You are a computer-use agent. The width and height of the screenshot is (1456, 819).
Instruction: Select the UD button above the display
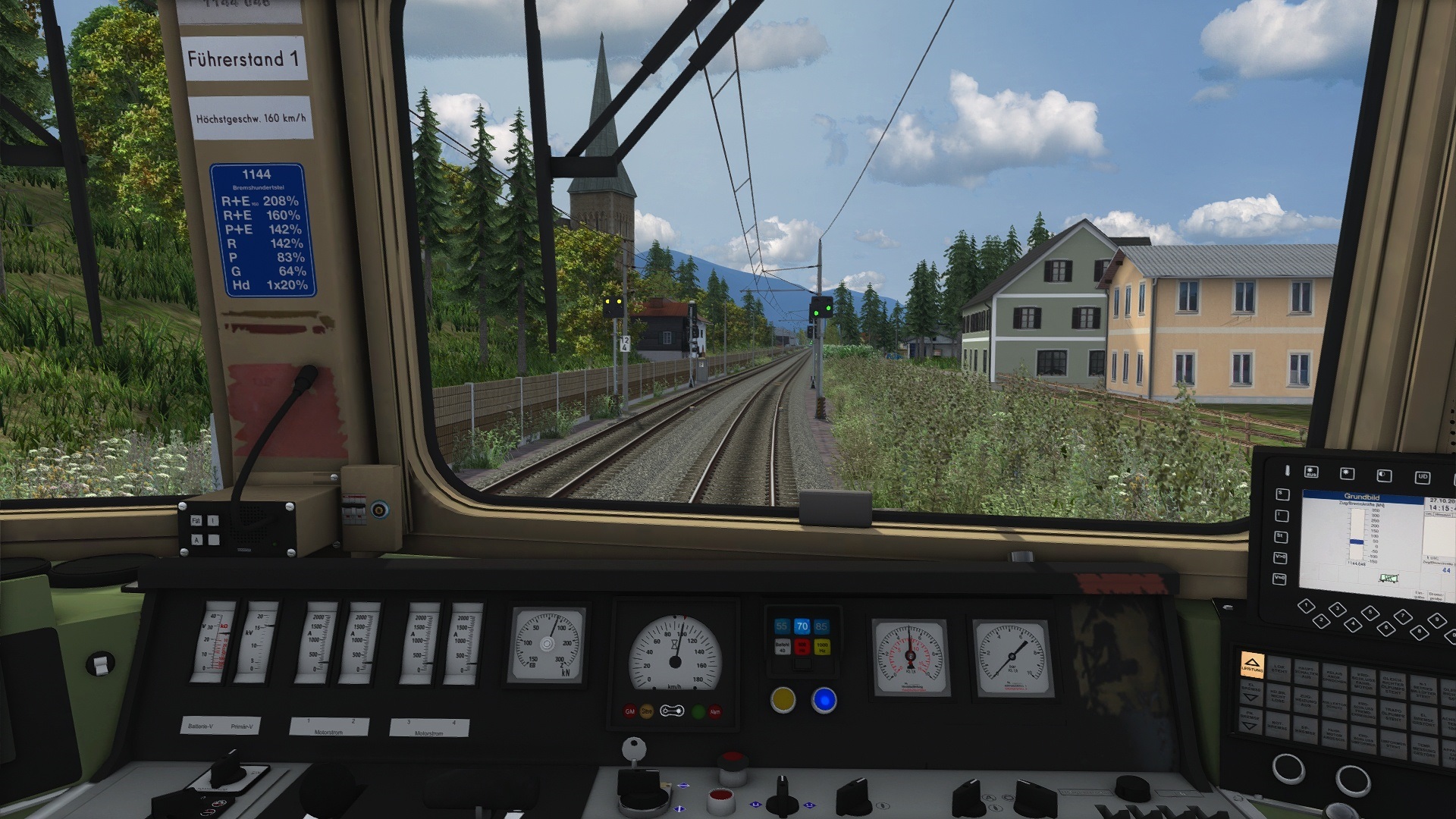[x=1422, y=477]
